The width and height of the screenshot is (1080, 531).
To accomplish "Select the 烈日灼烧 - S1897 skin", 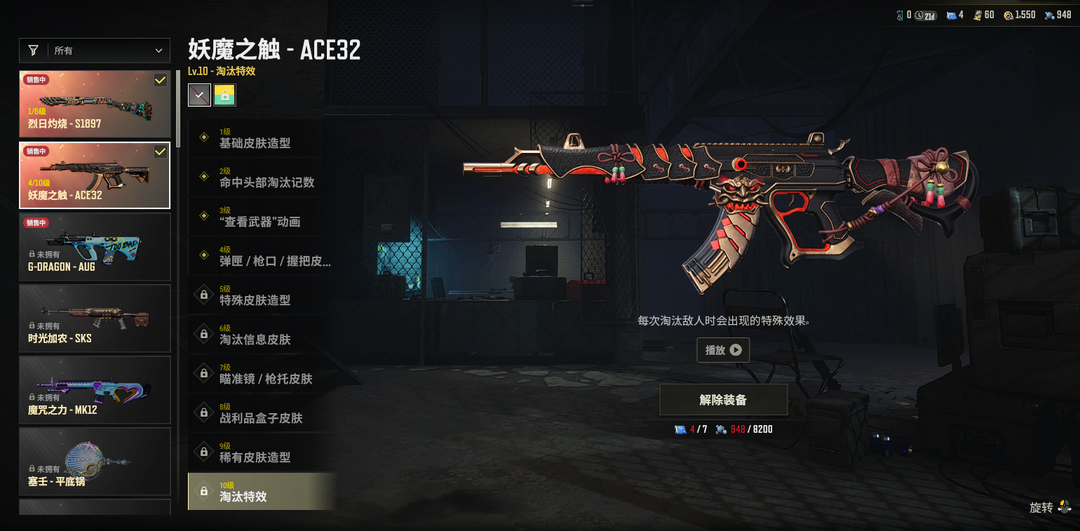I will (x=95, y=104).
